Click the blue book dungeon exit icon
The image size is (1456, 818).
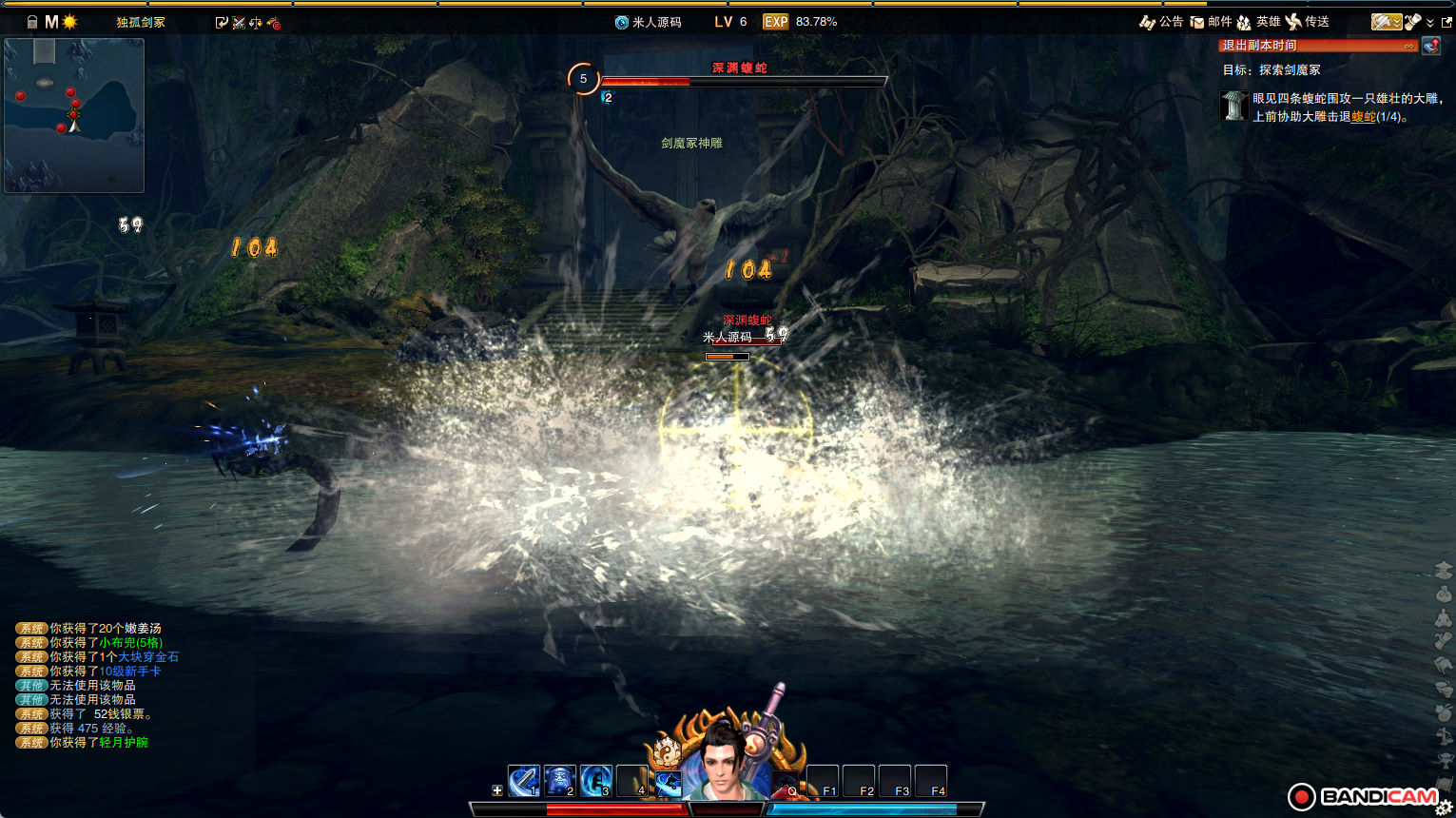tap(1430, 46)
